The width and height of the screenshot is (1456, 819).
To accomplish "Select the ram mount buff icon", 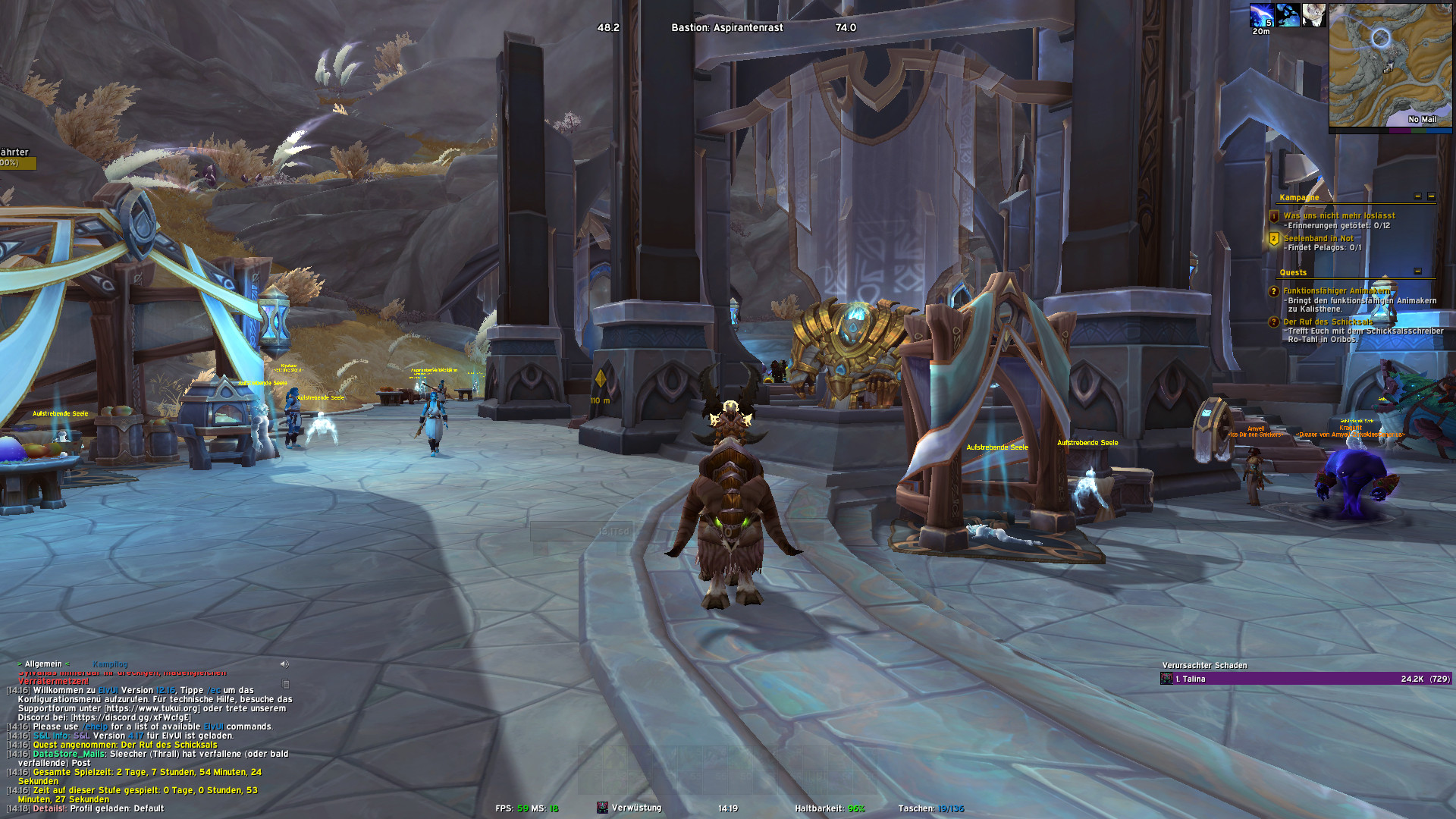I will point(1313,15).
